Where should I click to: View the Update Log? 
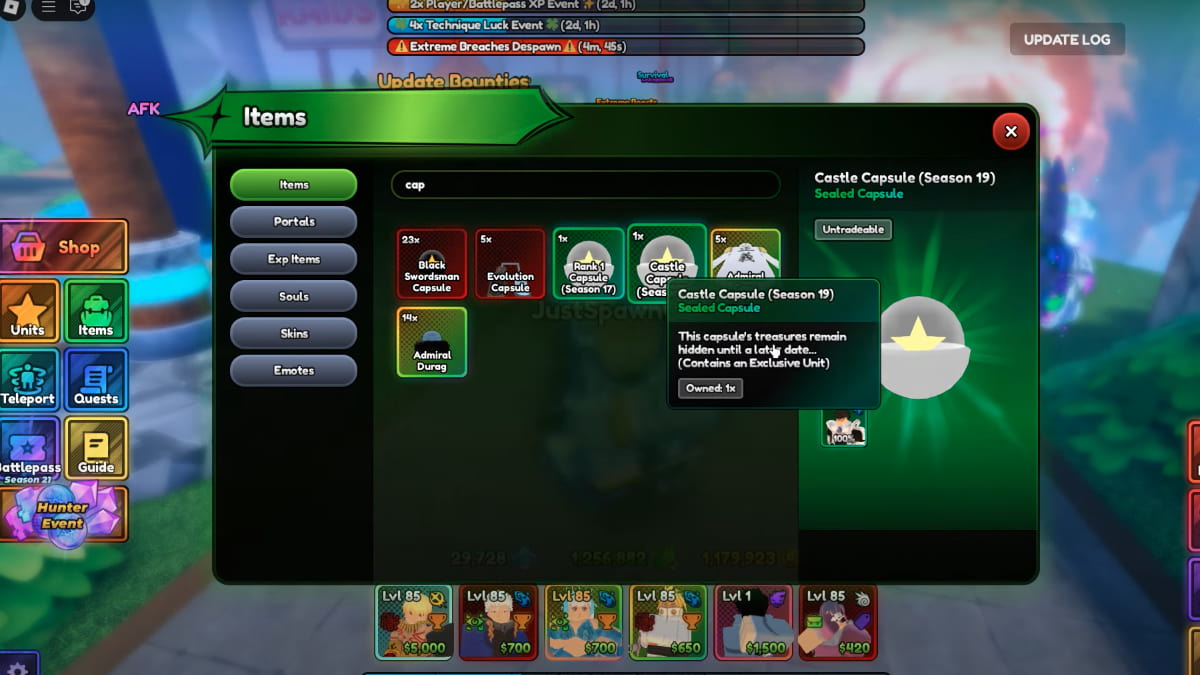point(1067,40)
